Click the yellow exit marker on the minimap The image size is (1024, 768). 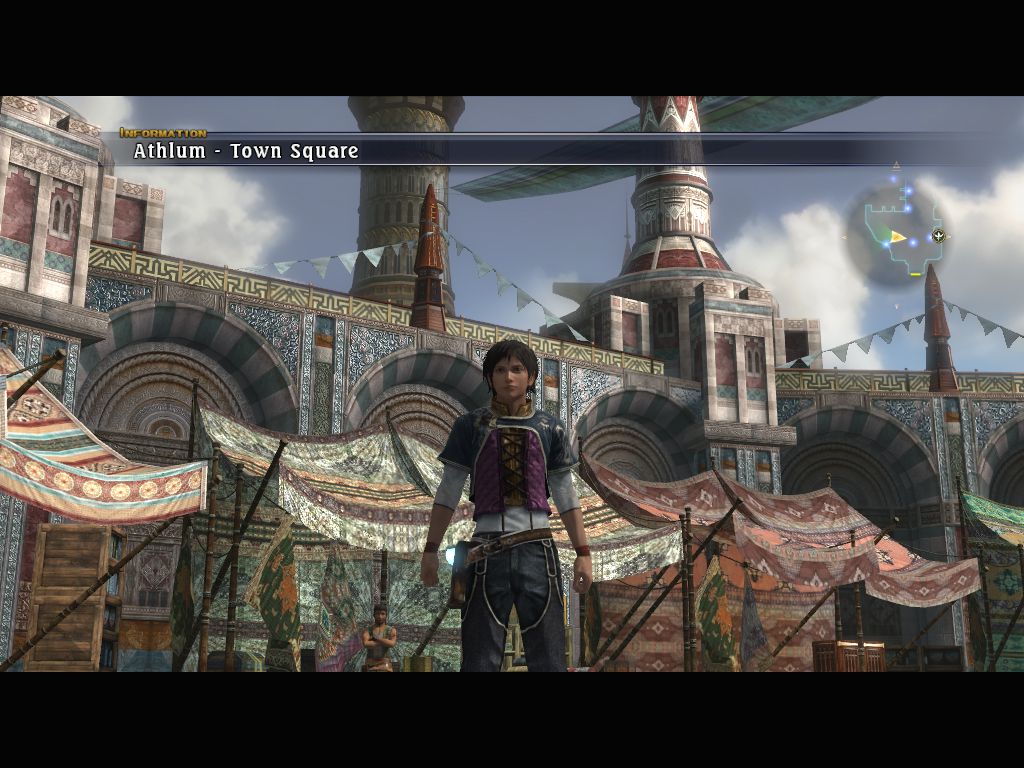(x=915, y=273)
